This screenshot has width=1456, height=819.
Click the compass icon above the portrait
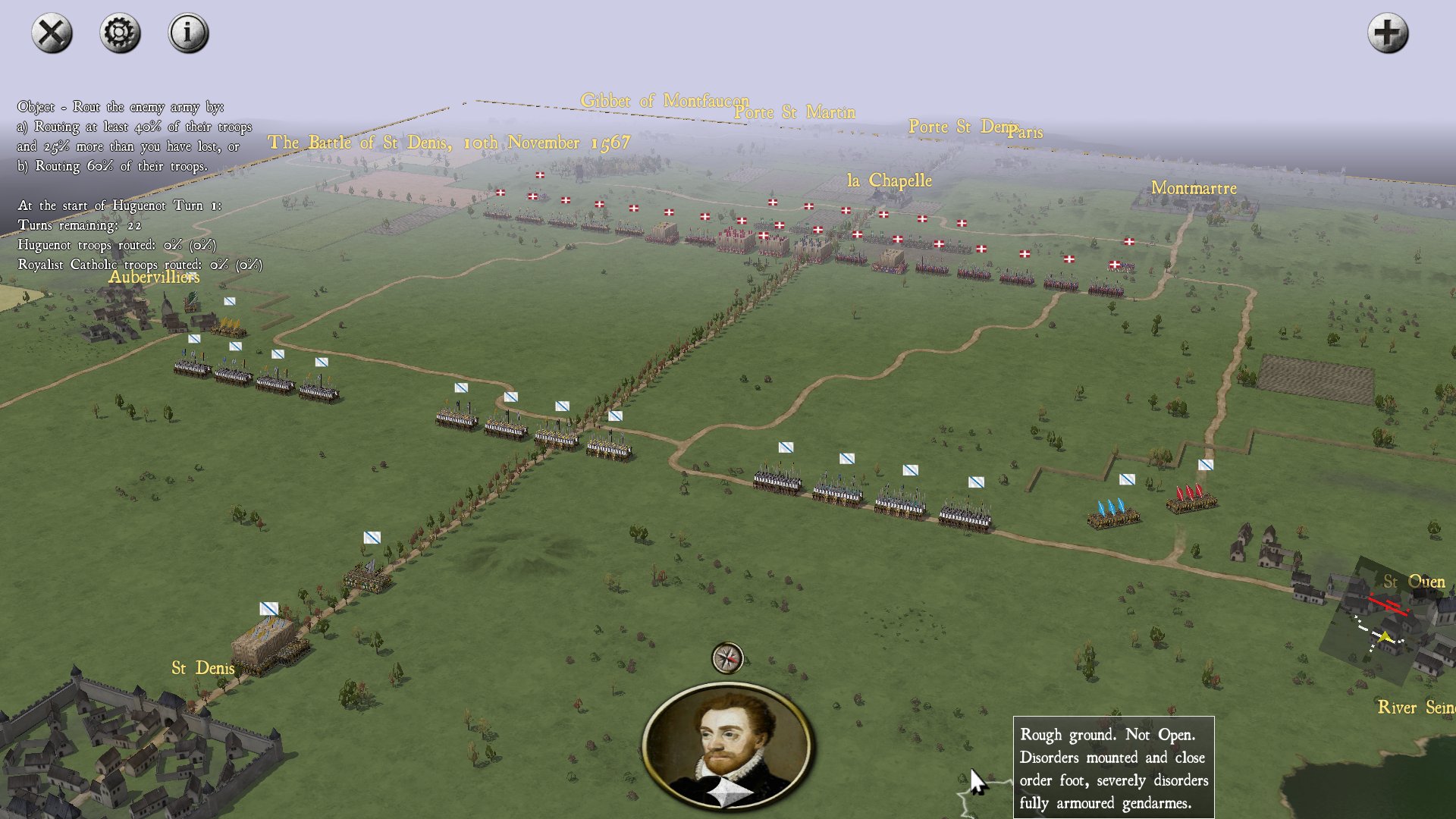pos(727,658)
